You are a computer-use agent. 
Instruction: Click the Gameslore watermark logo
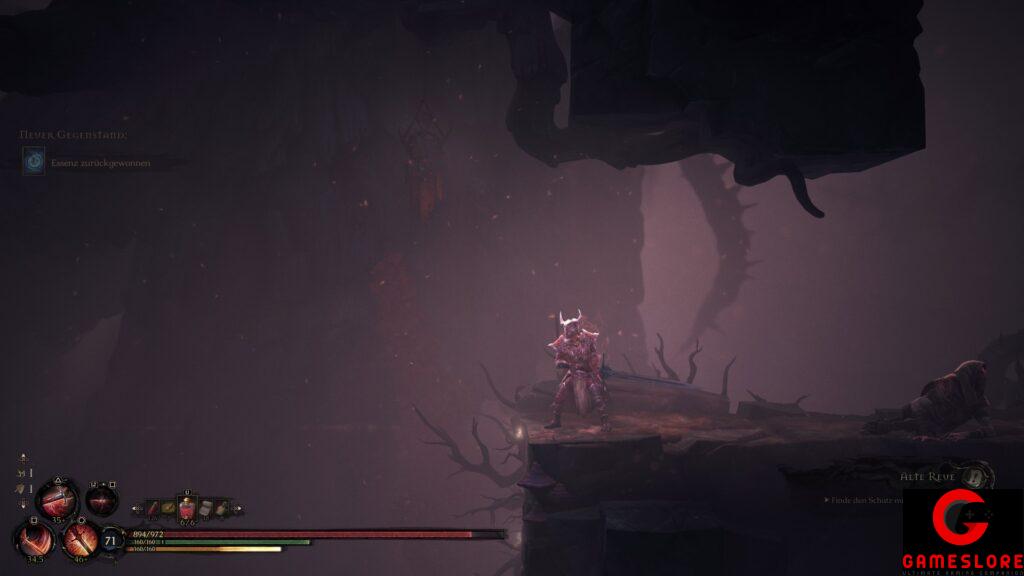(963, 532)
